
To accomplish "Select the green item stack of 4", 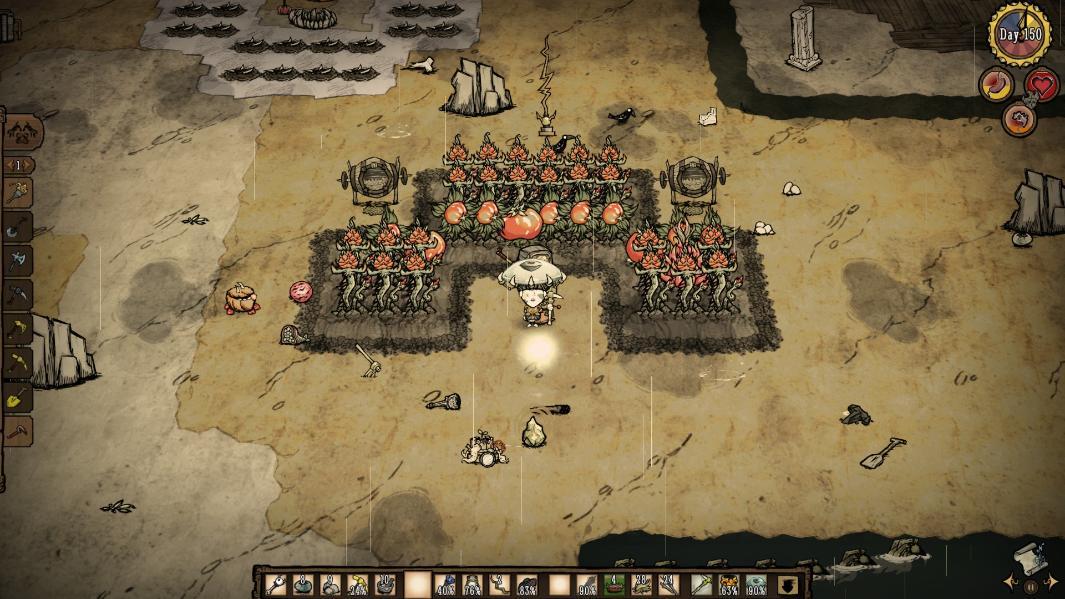I will tap(613, 584).
